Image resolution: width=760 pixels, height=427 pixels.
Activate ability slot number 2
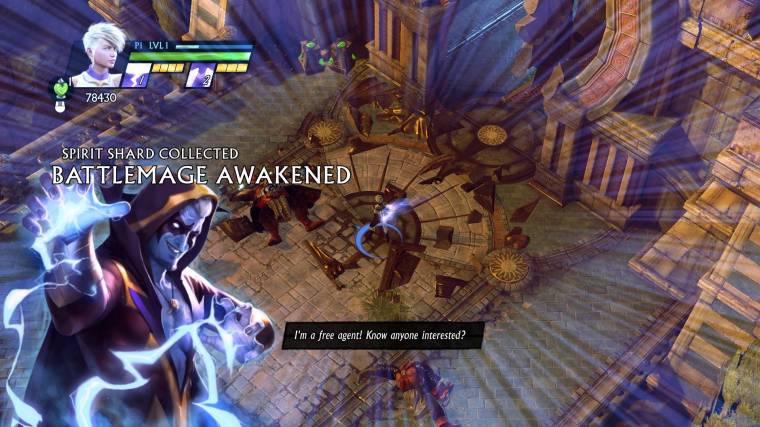[201, 76]
